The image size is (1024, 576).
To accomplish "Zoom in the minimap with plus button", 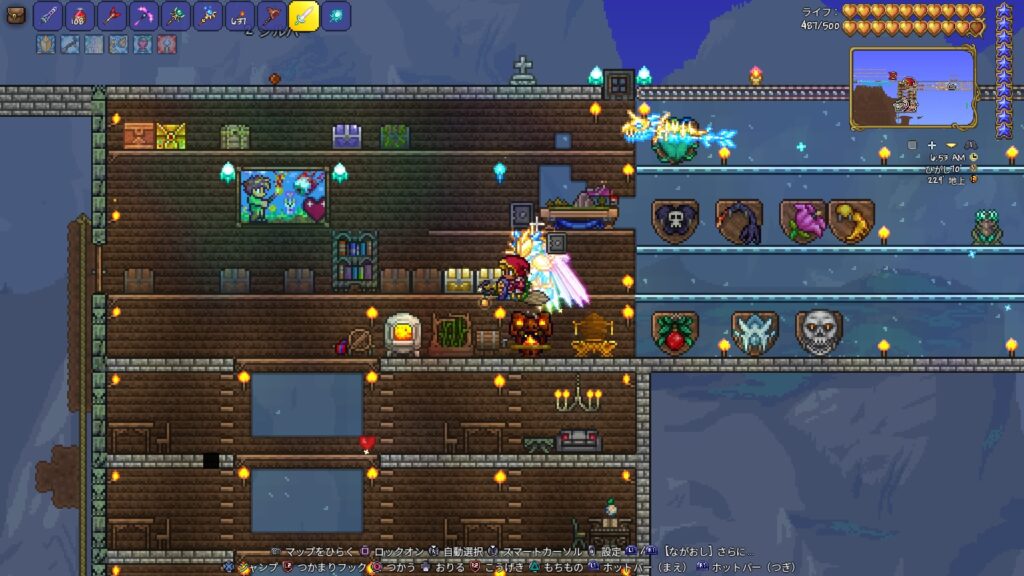I will click(x=932, y=146).
